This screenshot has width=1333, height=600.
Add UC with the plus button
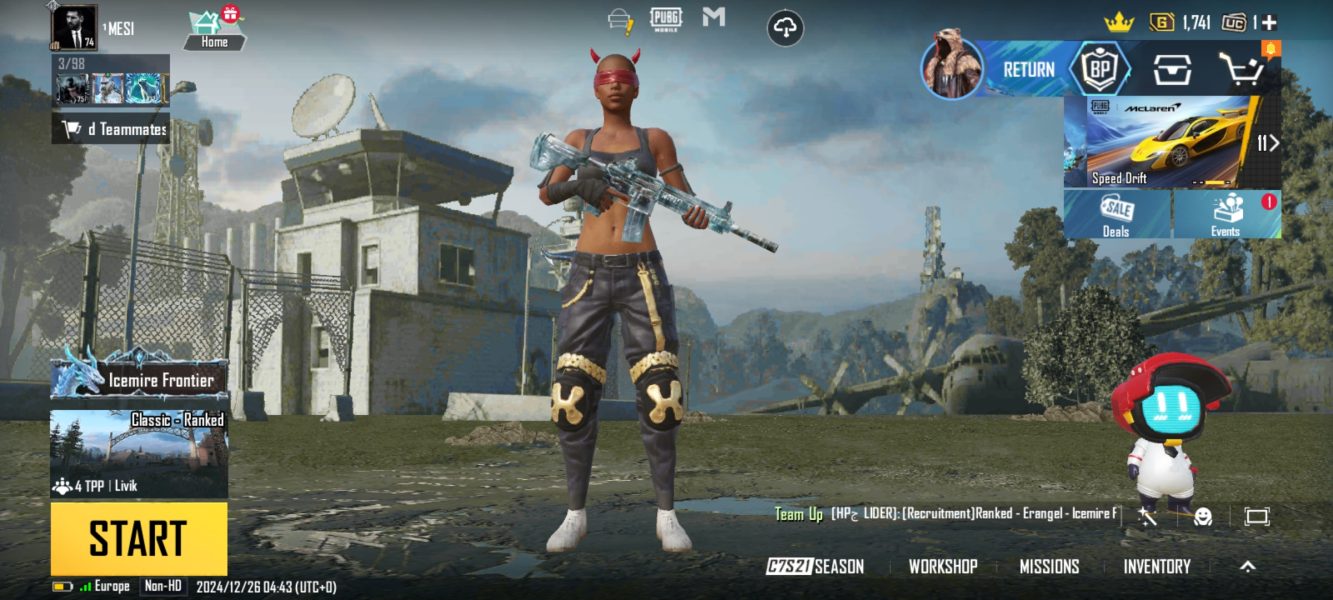click(x=1268, y=22)
